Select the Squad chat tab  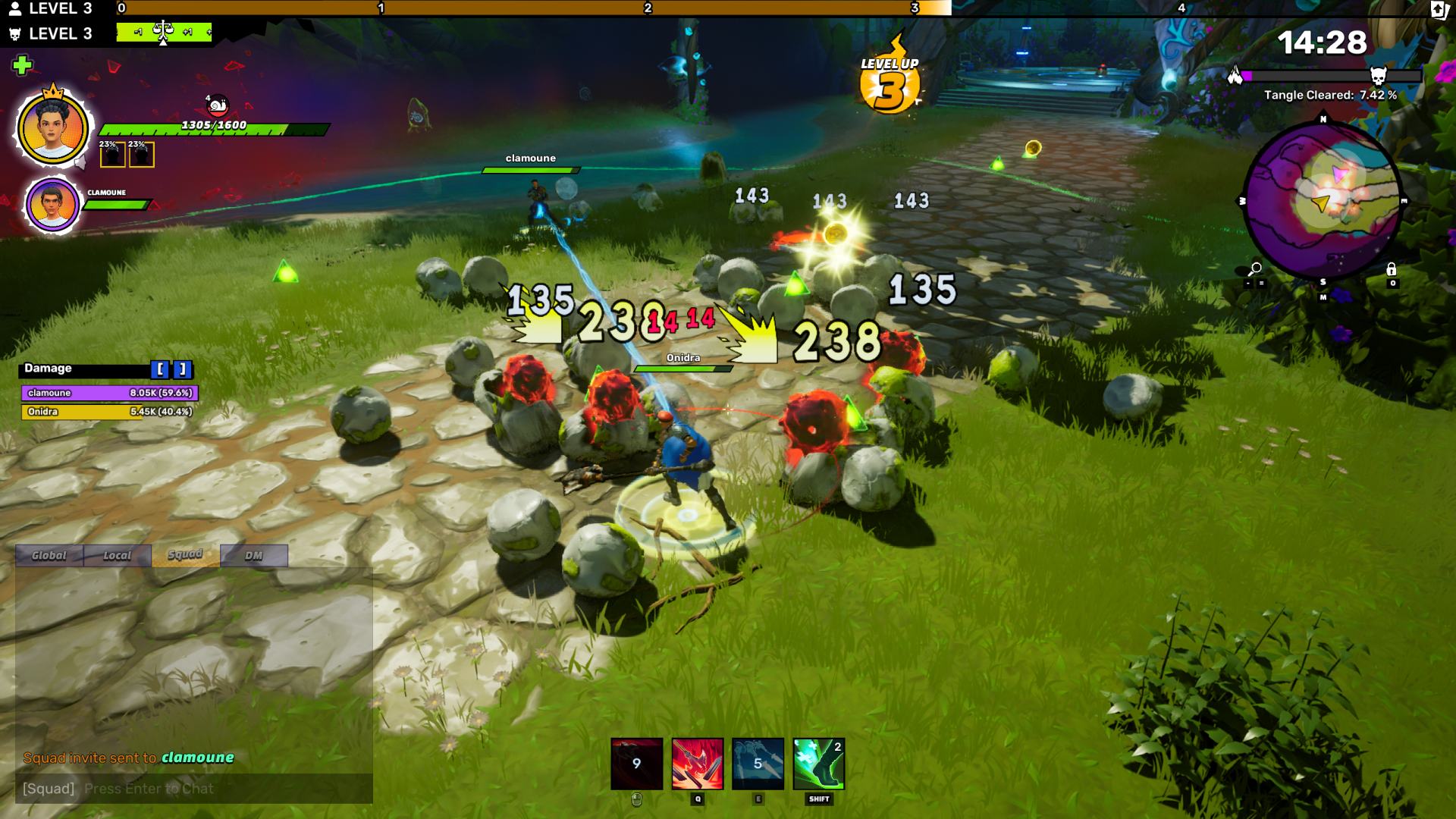coord(185,555)
